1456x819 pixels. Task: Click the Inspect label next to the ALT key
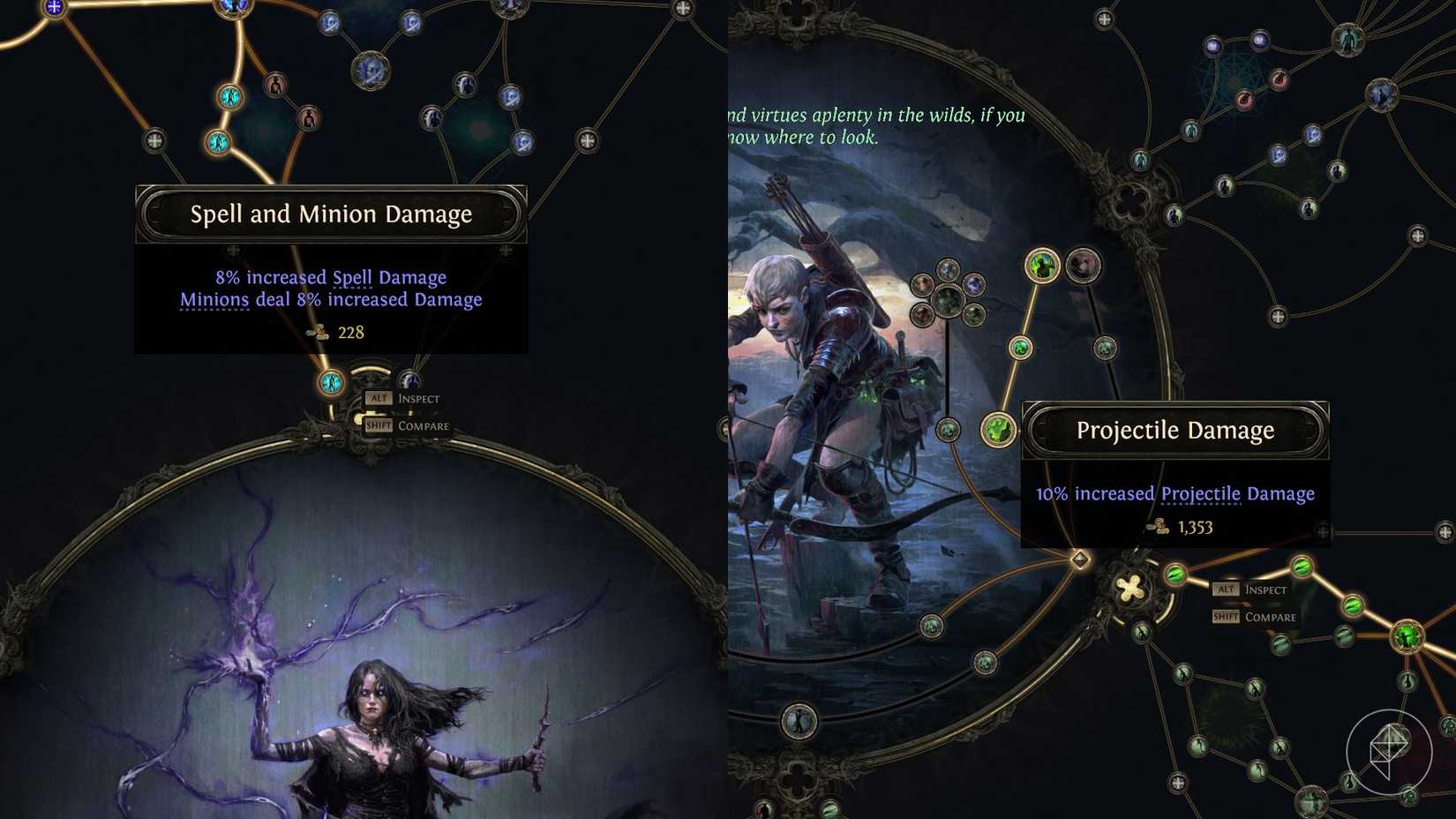coord(1265,589)
